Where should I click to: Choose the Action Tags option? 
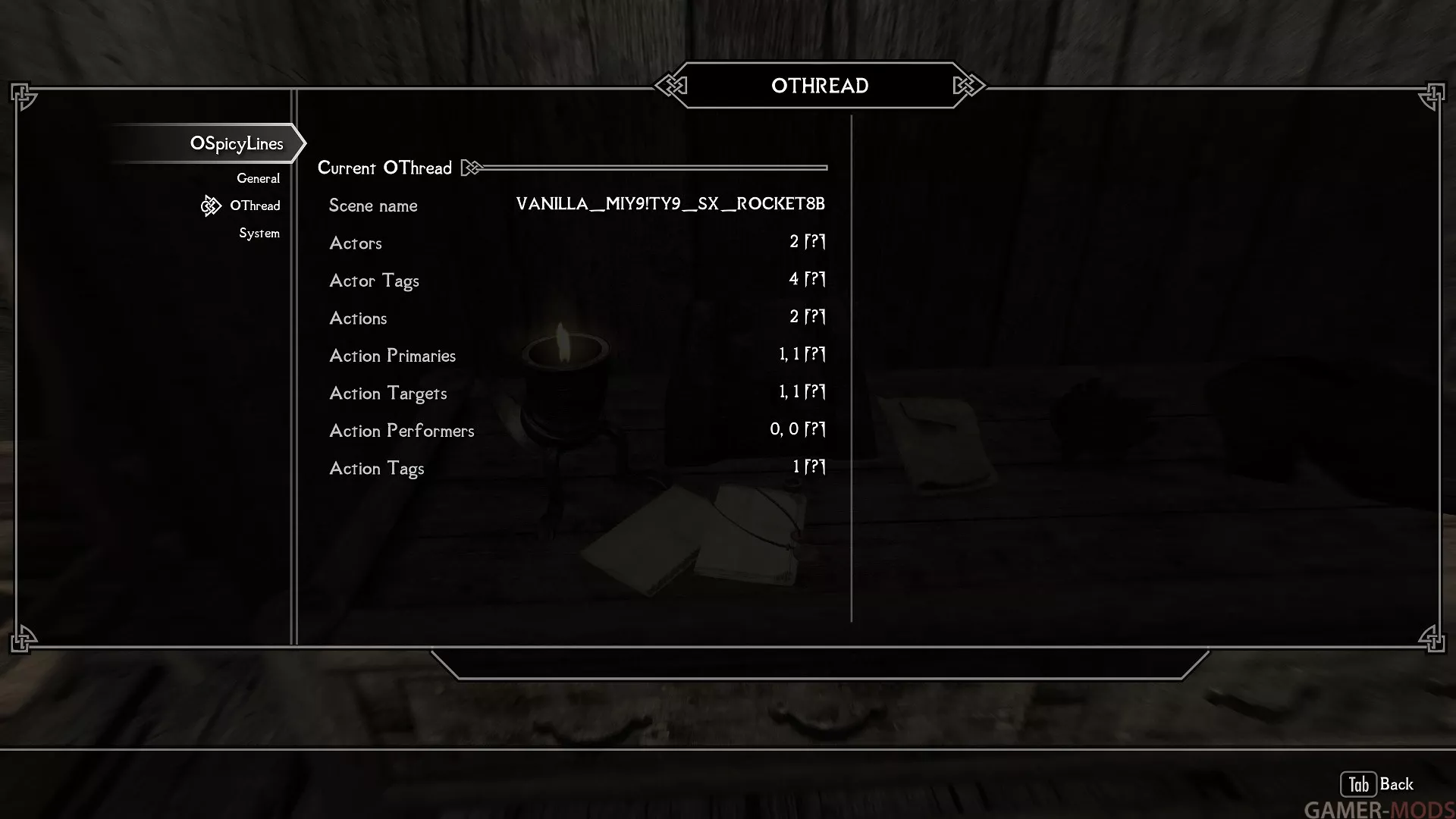576,468
